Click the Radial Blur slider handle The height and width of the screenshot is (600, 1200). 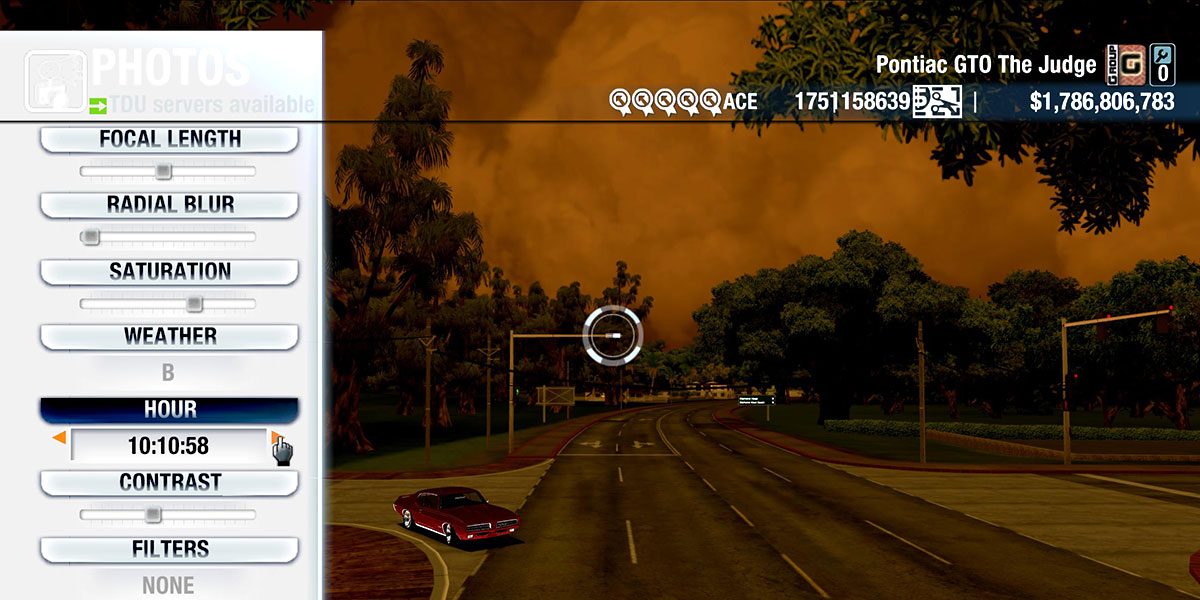(91, 237)
